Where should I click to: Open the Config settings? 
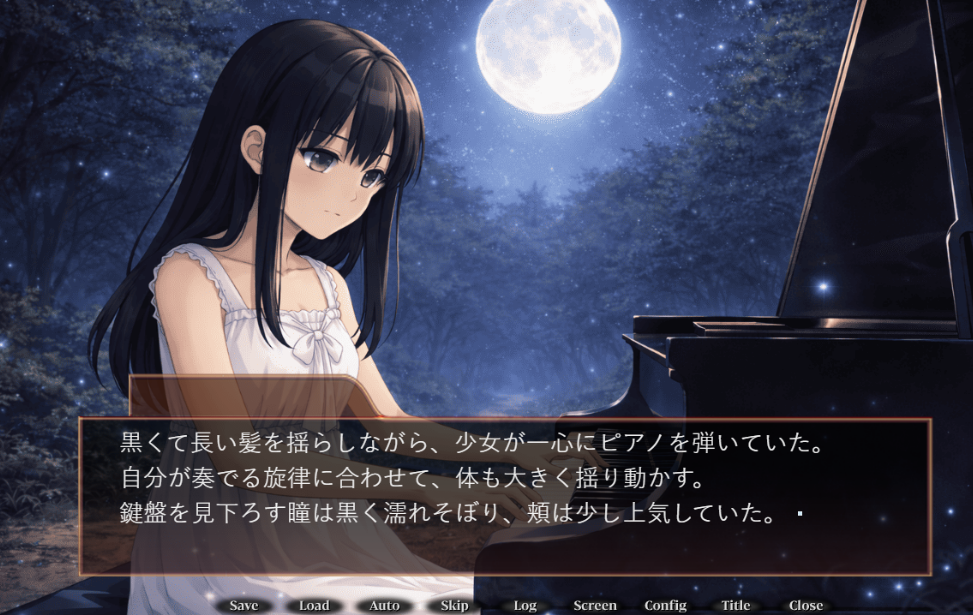(665, 605)
